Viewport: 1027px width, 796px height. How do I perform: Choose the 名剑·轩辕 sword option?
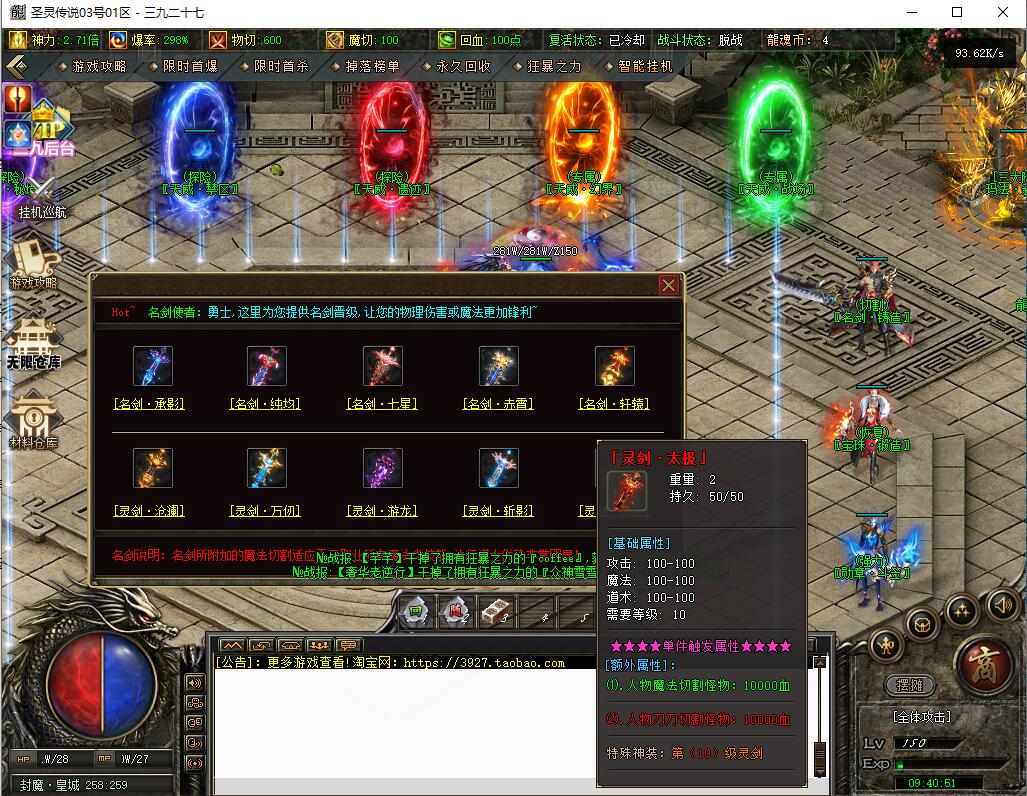click(x=614, y=404)
